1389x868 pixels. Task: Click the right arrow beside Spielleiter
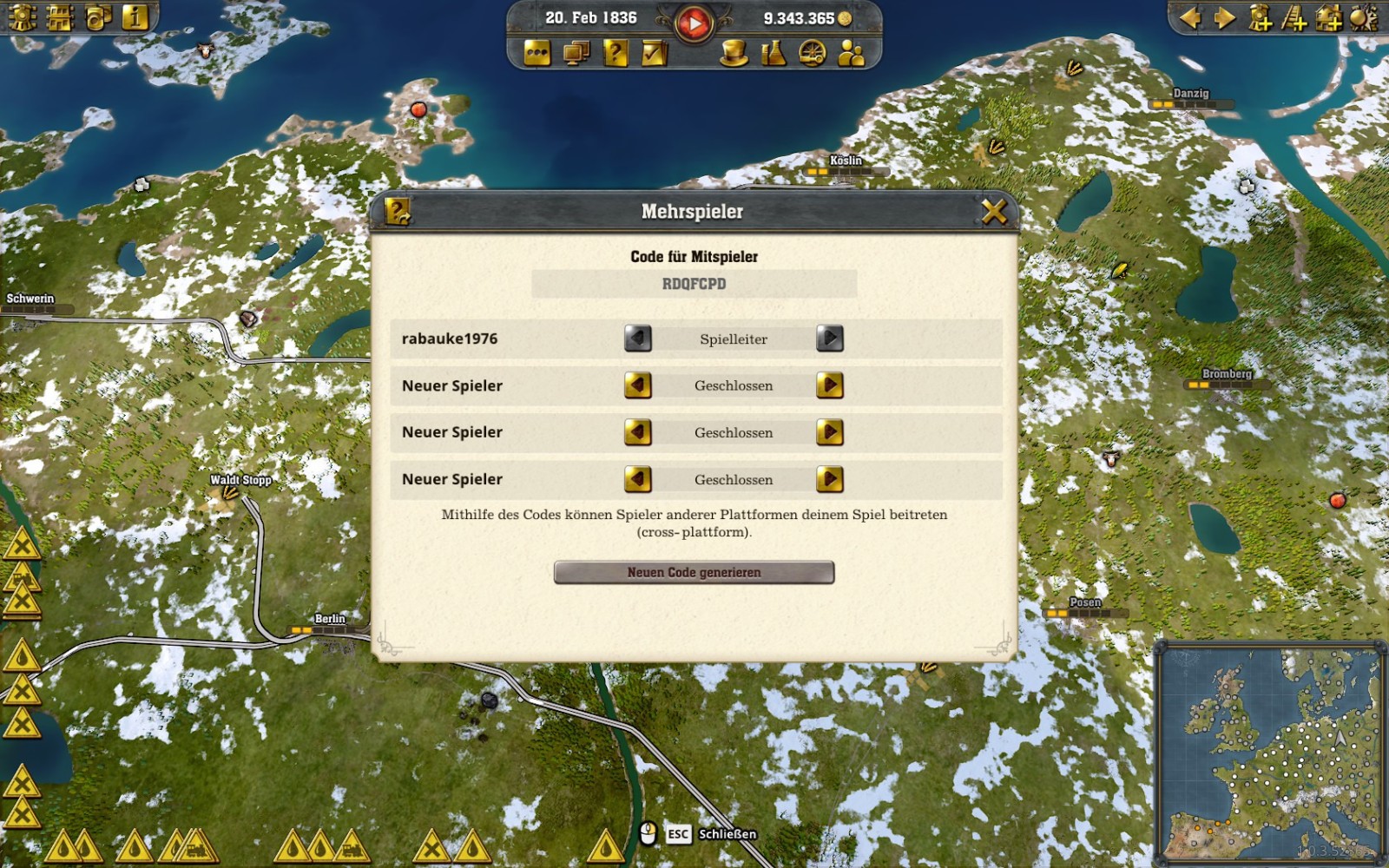pos(829,339)
